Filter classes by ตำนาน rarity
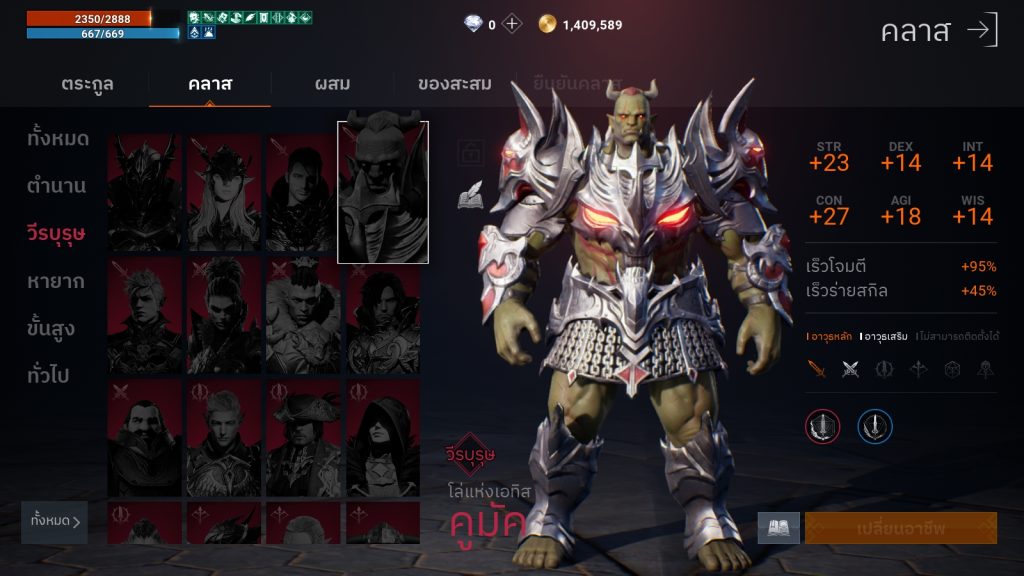The width and height of the screenshot is (1024, 576). point(57,186)
